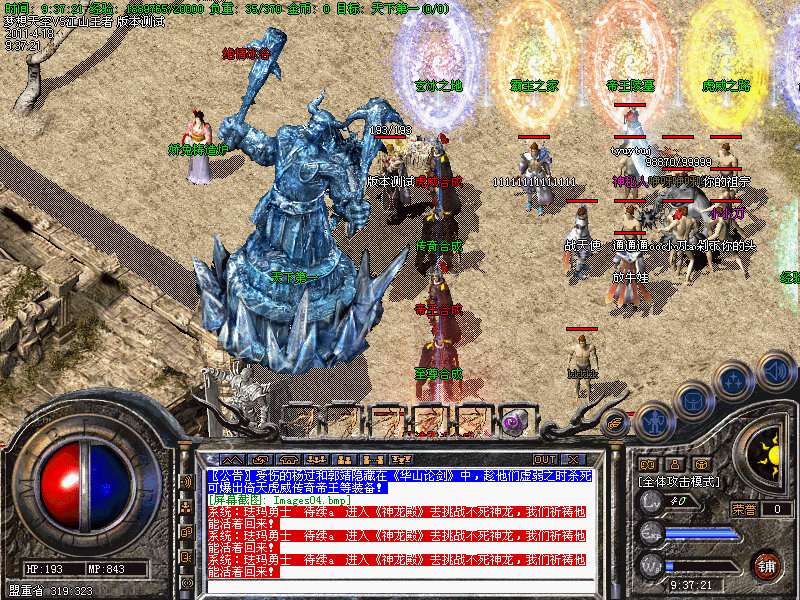Image resolution: width=800 pixels, height=600 pixels.
Task: Select the purple orb item in belt slot
Action: click(513, 421)
